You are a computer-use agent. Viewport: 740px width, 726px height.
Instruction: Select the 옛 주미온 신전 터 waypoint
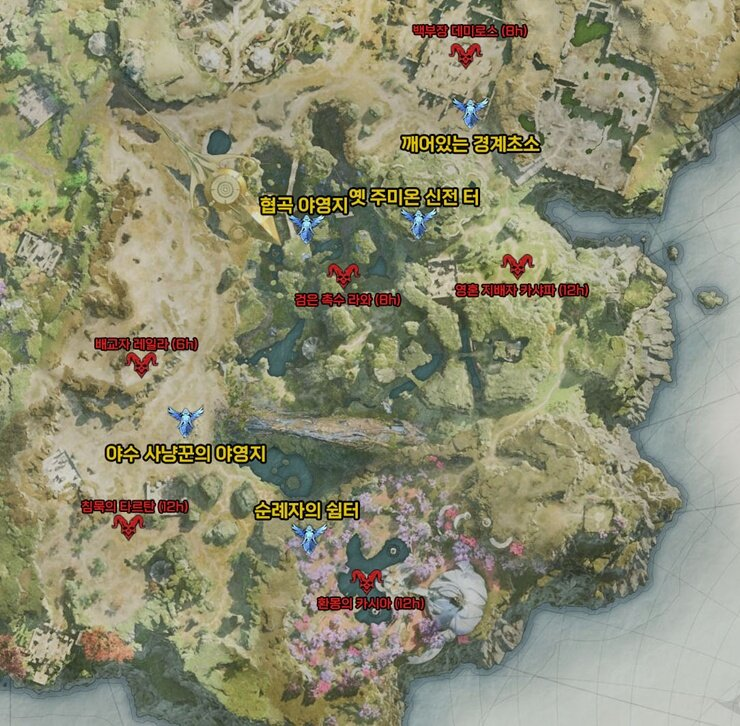point(415,222)
